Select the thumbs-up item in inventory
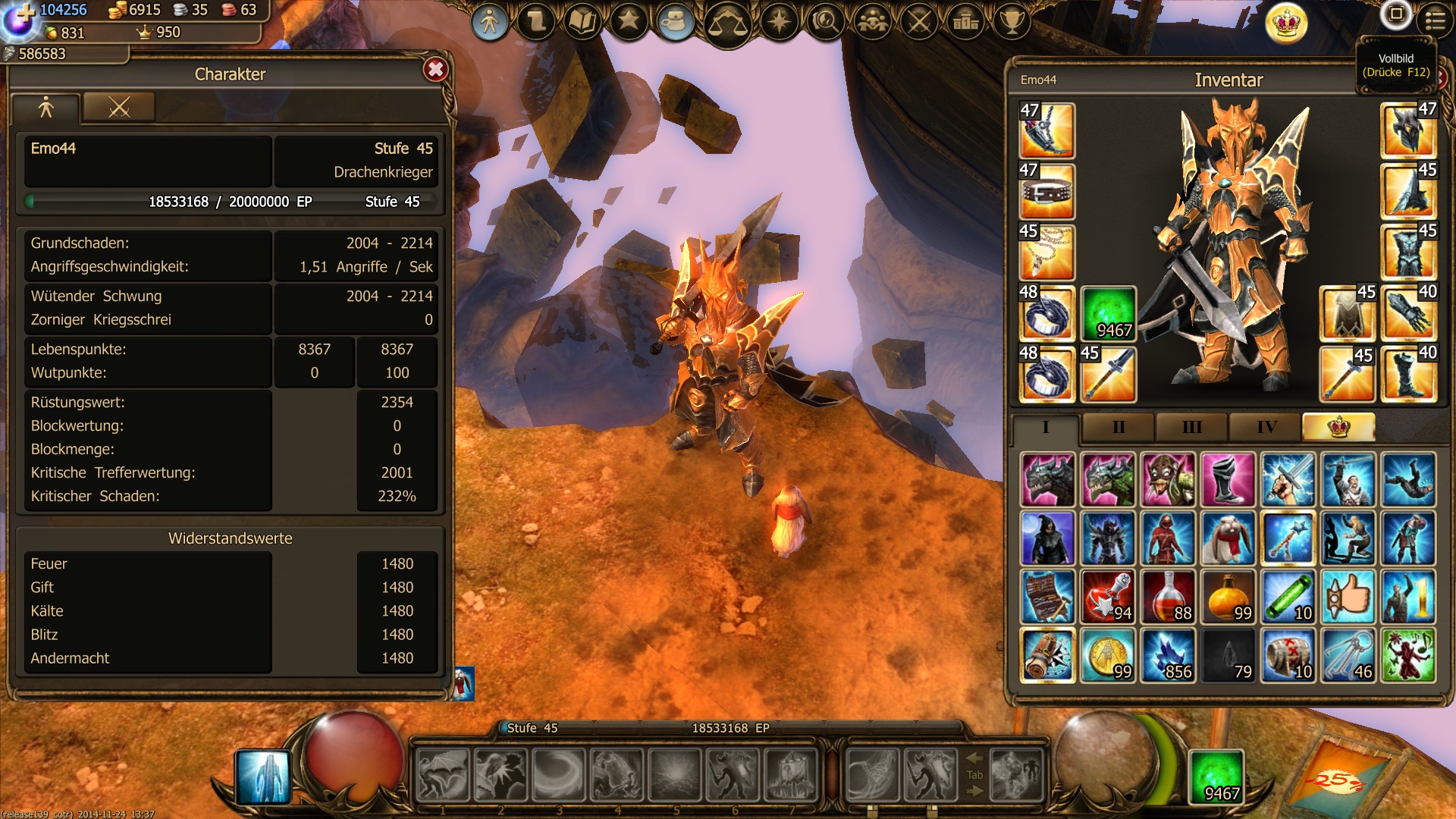Image resolution: width=1456 pixels, height=819 pixels. tap(1348, 597)
